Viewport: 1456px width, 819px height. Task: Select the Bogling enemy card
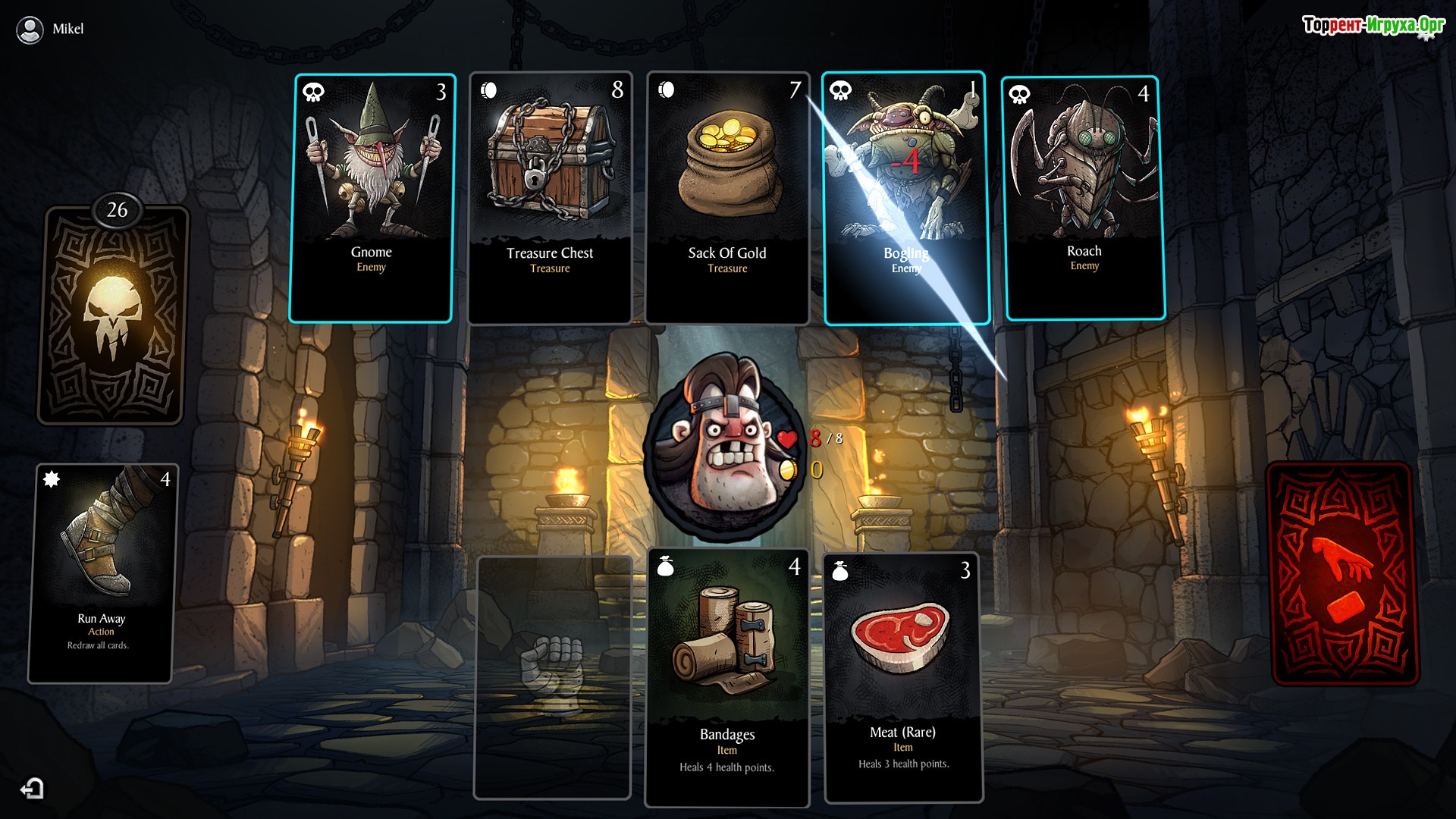tap(906, 198)
